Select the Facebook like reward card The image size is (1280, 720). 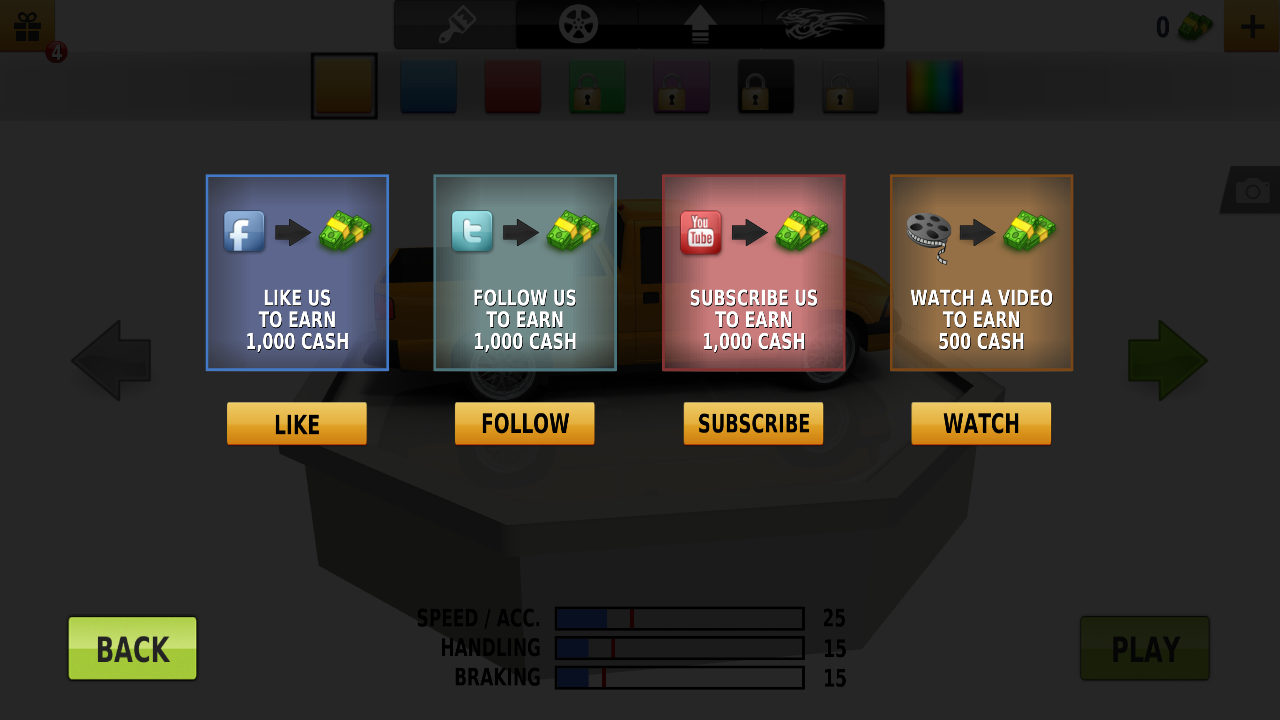point(297,273)
